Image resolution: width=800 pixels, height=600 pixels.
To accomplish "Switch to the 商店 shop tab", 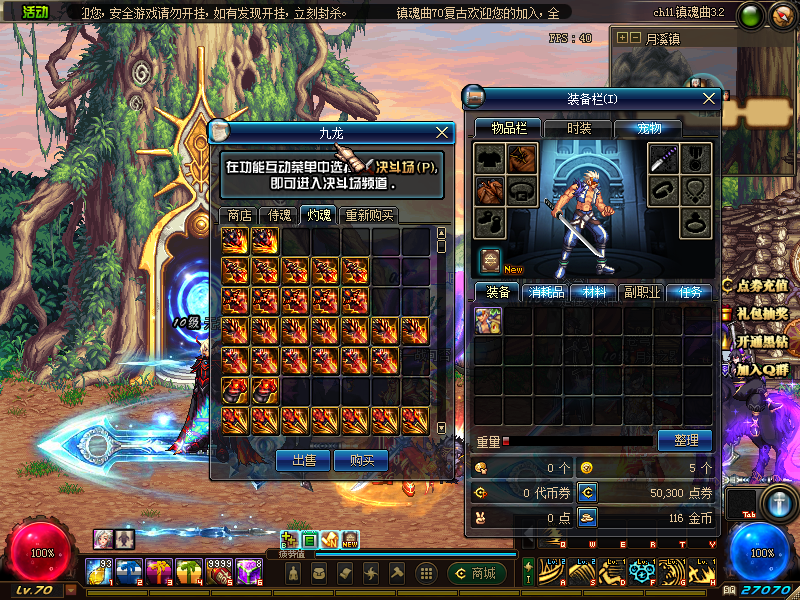I will click(239, 215).
